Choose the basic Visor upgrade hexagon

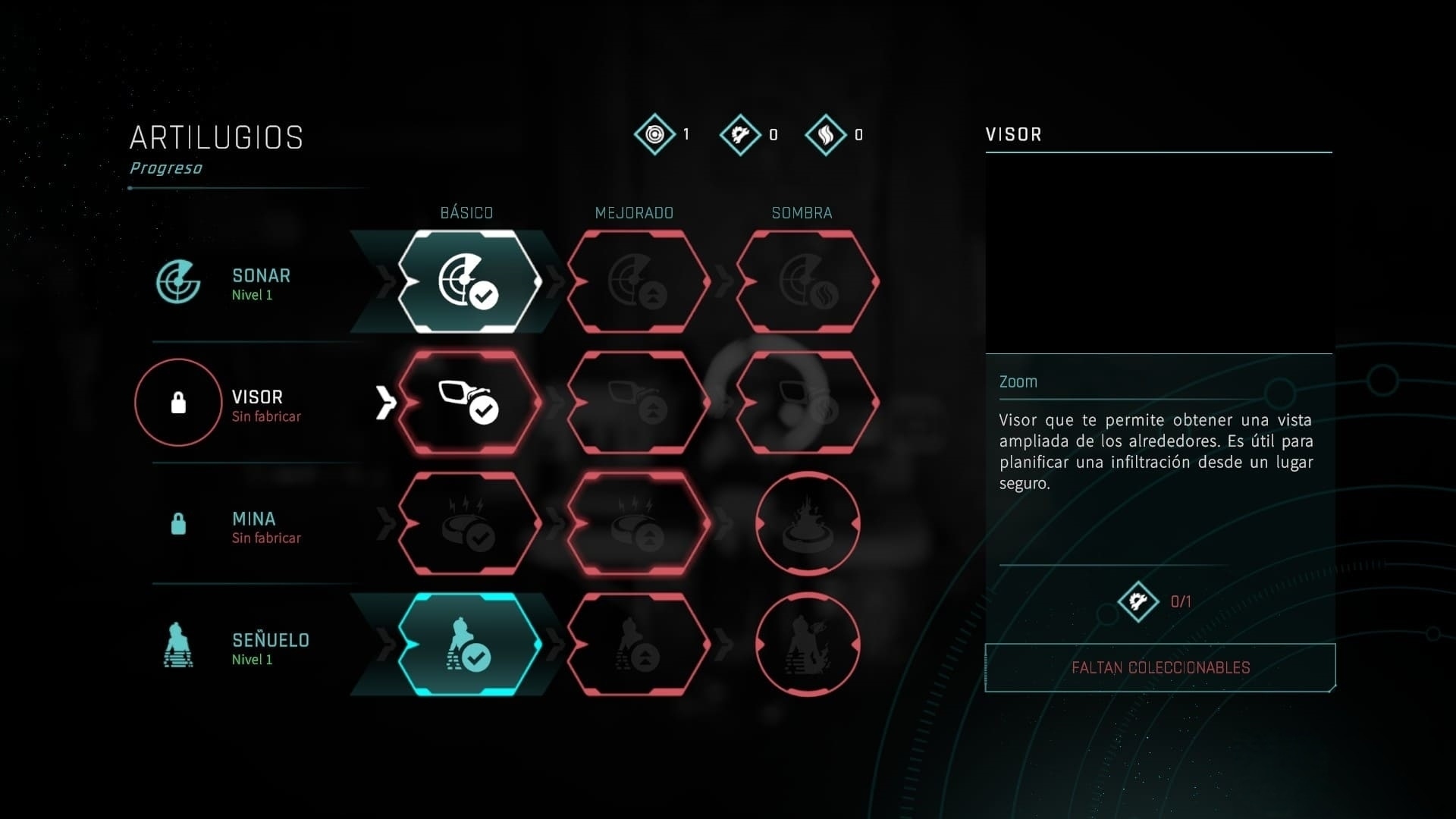(469, 403)
